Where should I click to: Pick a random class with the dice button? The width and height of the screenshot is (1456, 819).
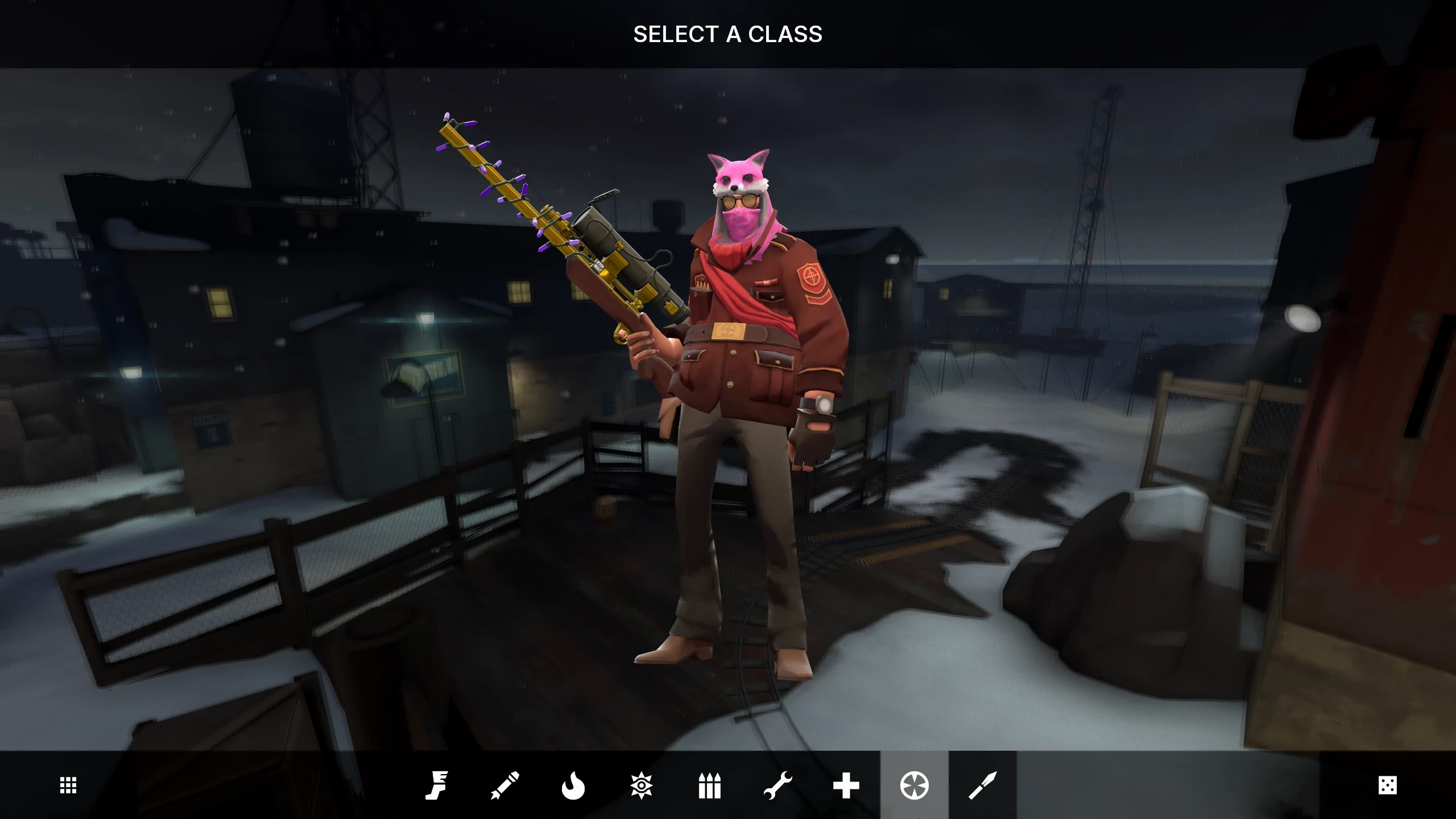click(1388, 785)
